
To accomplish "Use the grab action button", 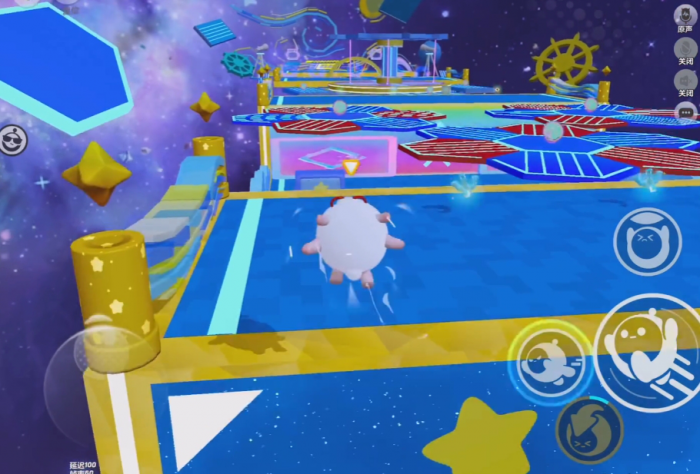I will pos(647,241).
